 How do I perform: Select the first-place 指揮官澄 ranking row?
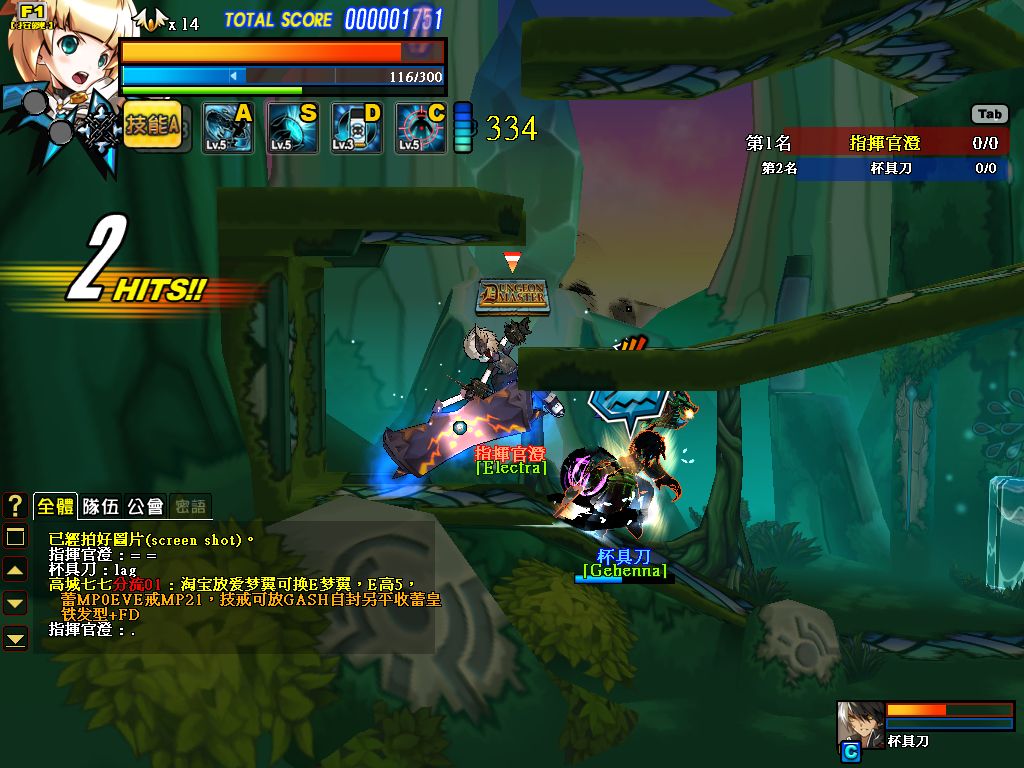[876, 143]
